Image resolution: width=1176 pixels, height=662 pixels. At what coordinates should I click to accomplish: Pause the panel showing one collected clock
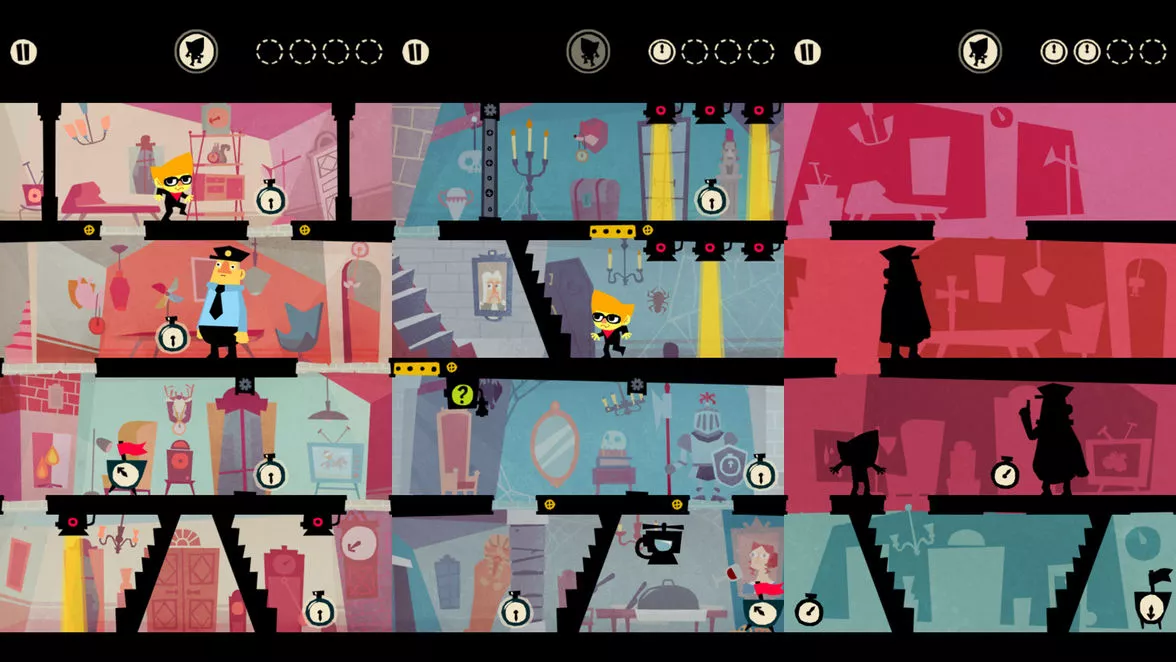tap(415, 51)
